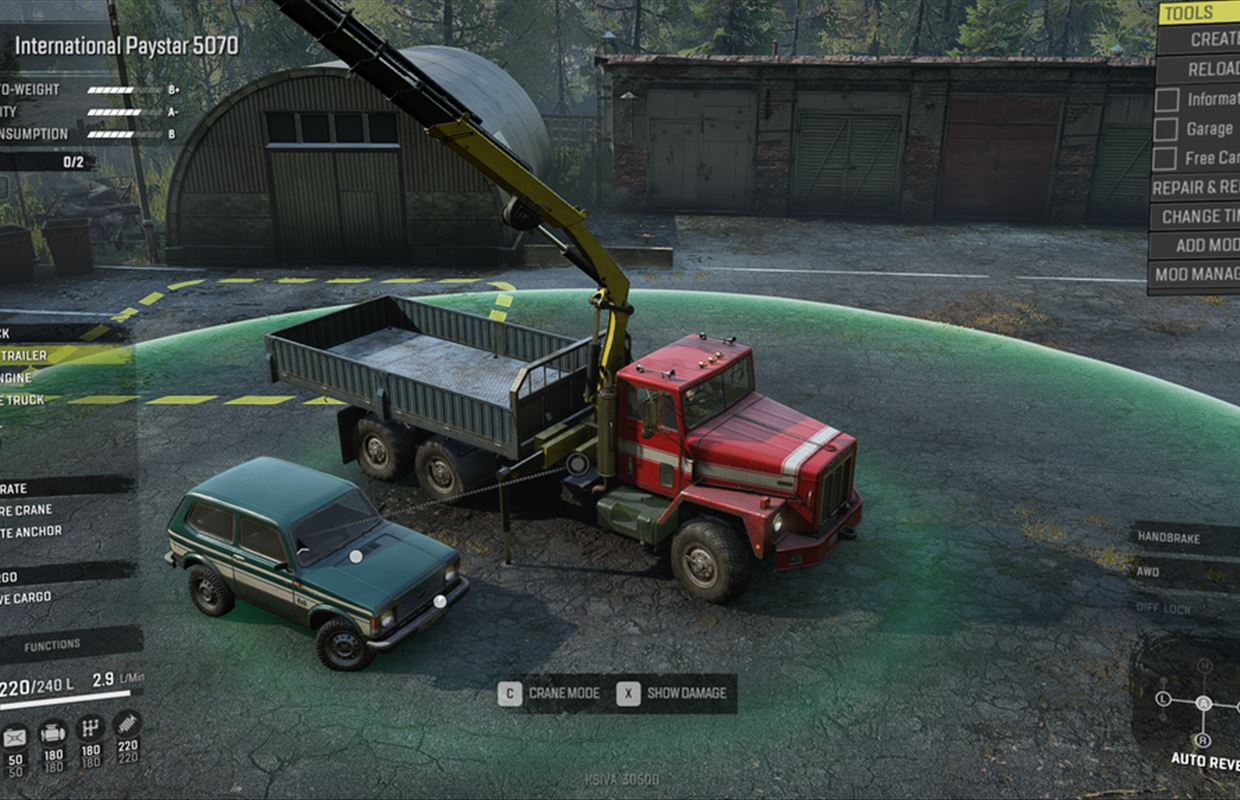Viewport: 1240px width, 800px height.
Task: Toggle the Information checkbox
Action: pyautogui.click(x=1166, y=100)
